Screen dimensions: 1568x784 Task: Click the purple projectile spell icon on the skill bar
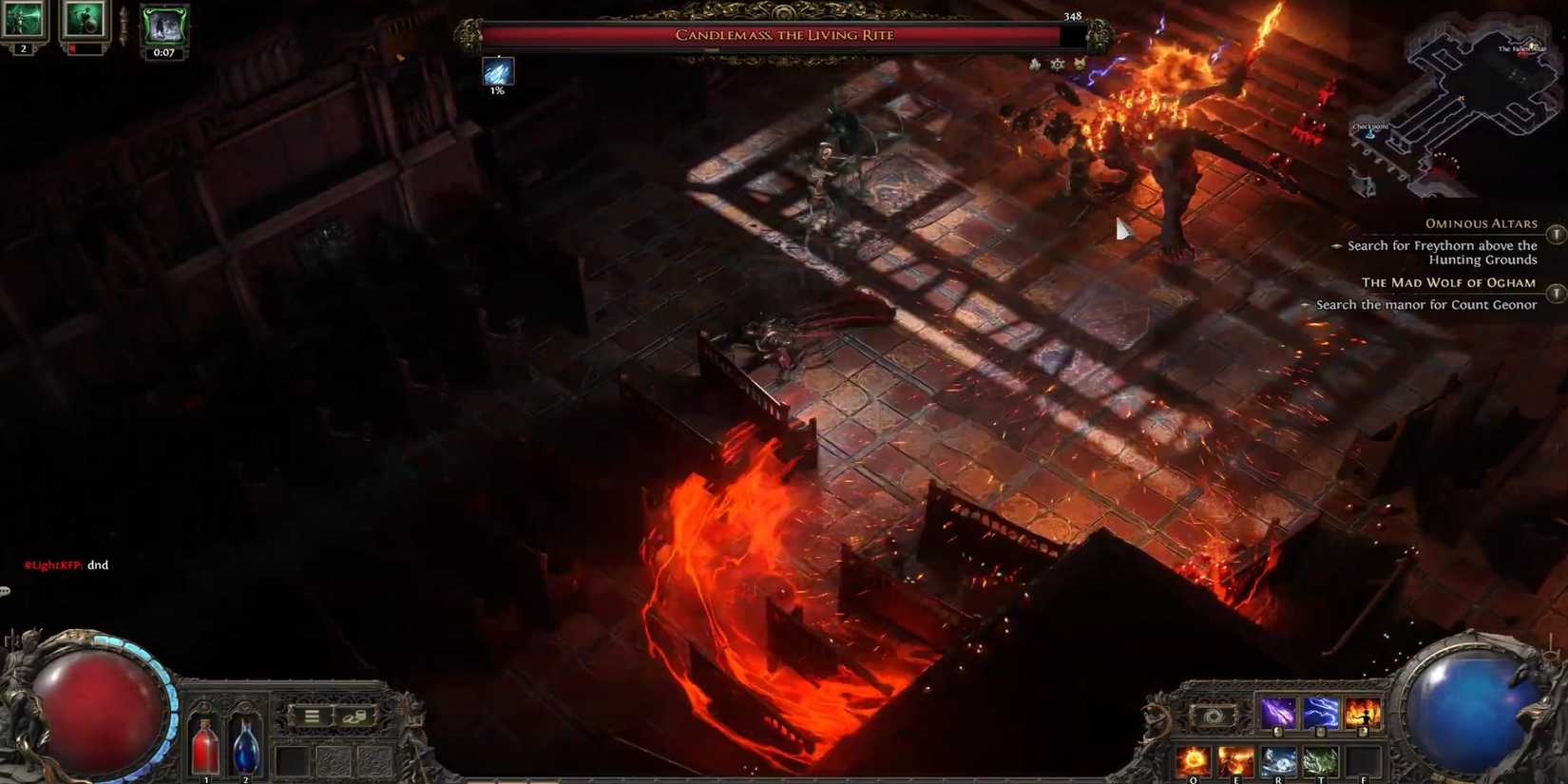1278,712
